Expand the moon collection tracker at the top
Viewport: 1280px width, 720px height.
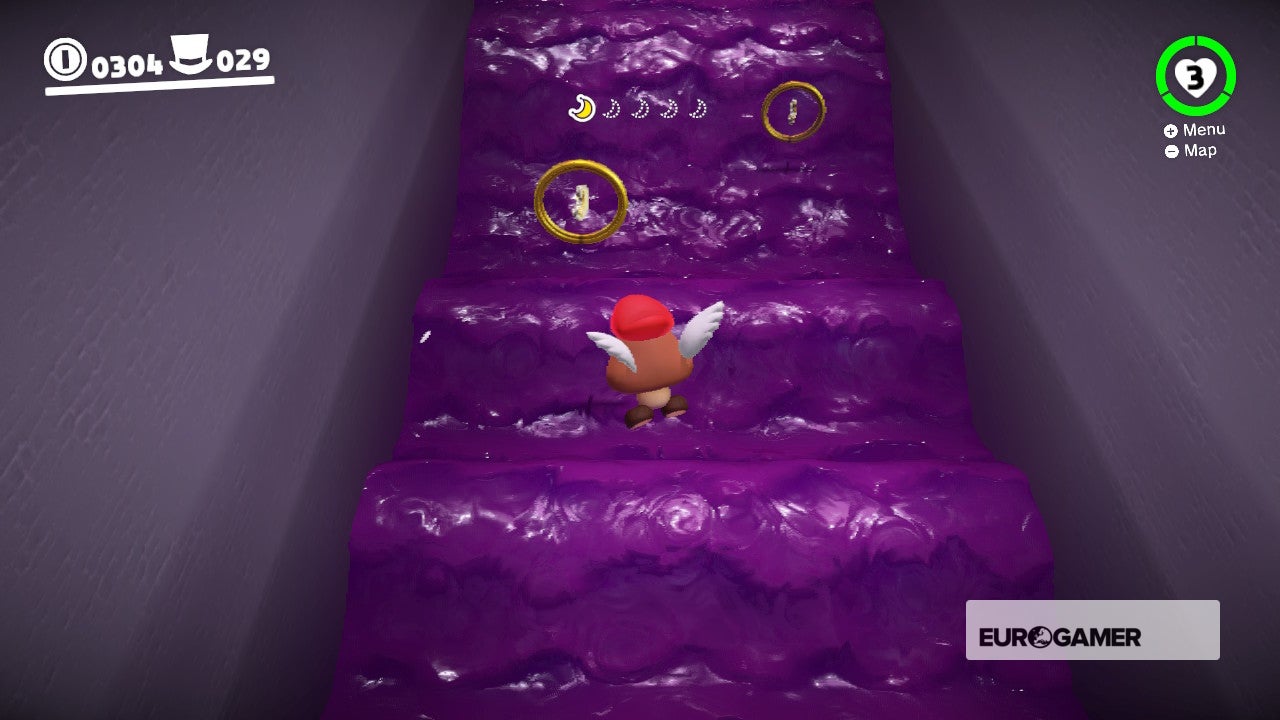pos(640,107)
